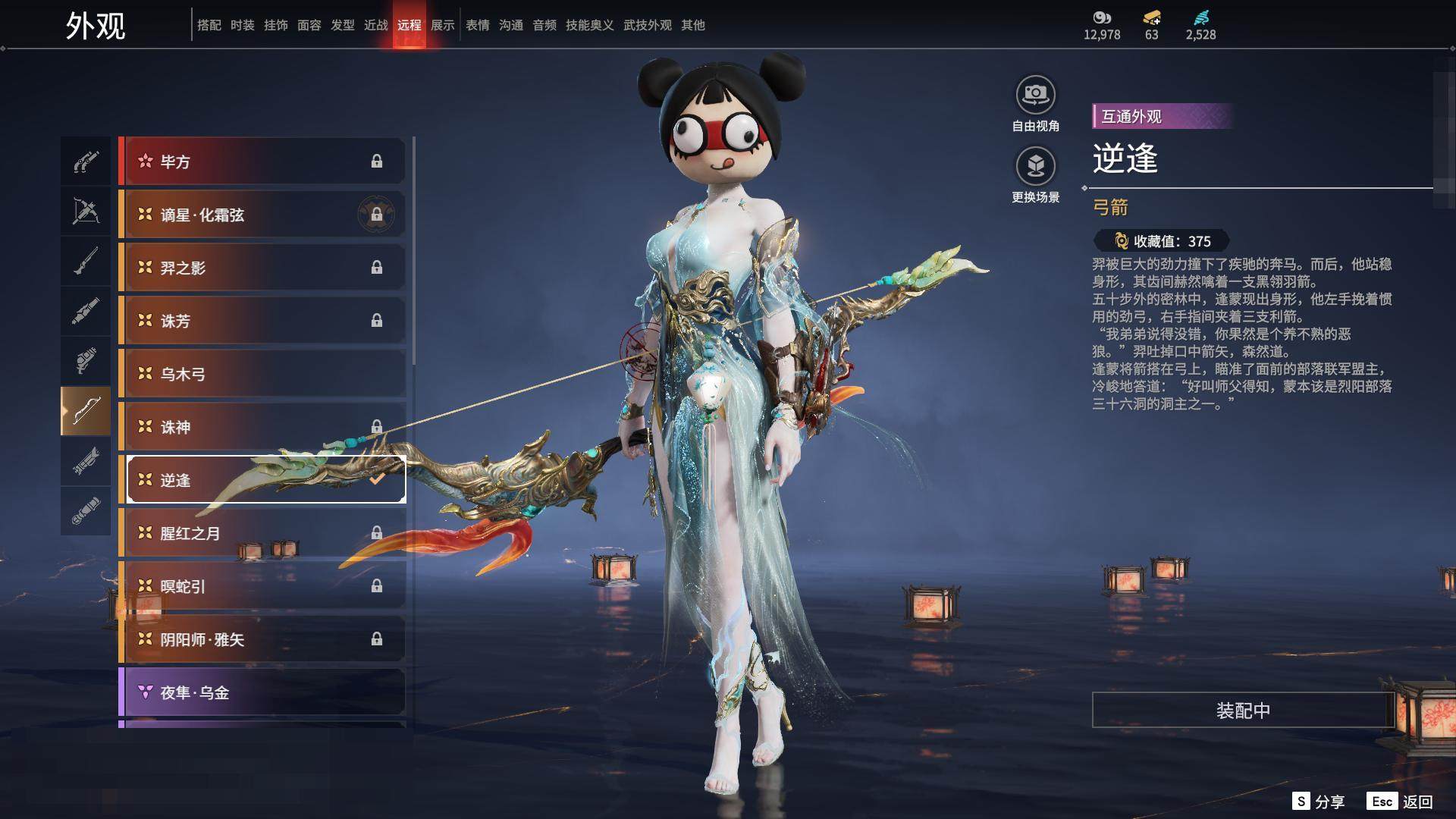Select the 乌木弓 skin
This screenshot has height=819, width=1456.
click(262, 374)
